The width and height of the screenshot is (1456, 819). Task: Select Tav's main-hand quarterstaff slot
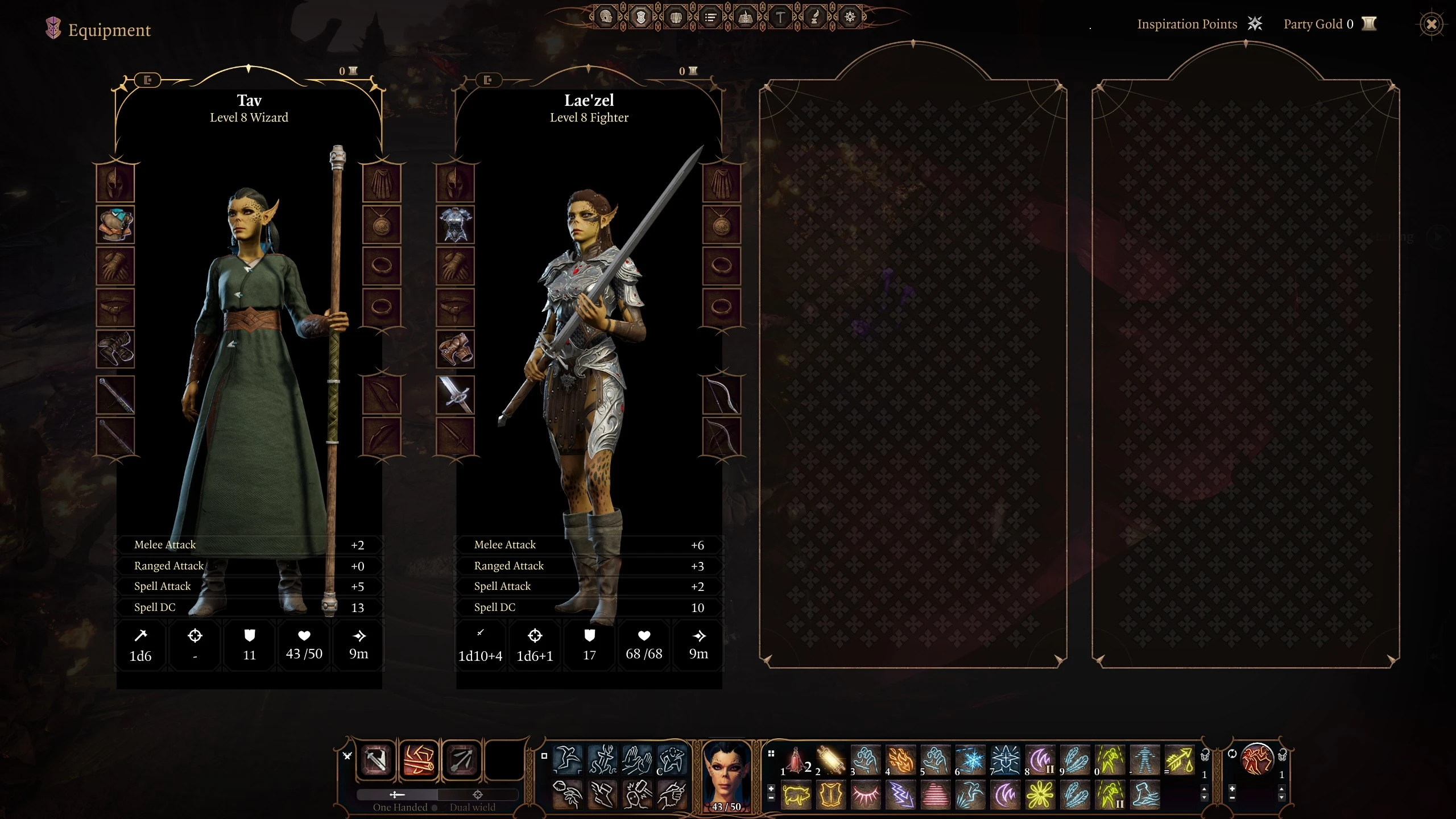(x=115, y=395)
